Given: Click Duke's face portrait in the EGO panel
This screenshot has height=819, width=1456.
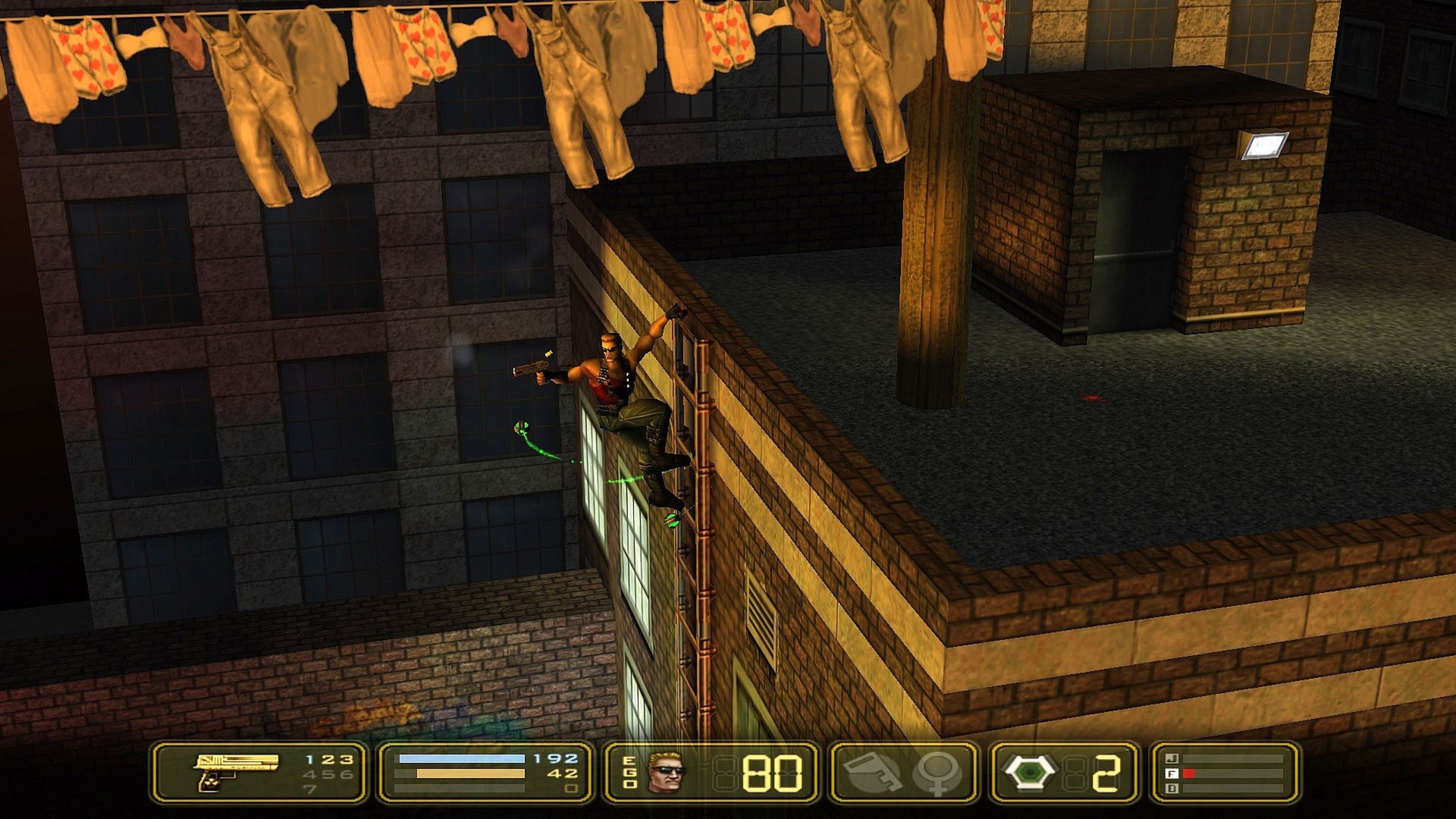Looking at the screenshot, I should (667, 773).
